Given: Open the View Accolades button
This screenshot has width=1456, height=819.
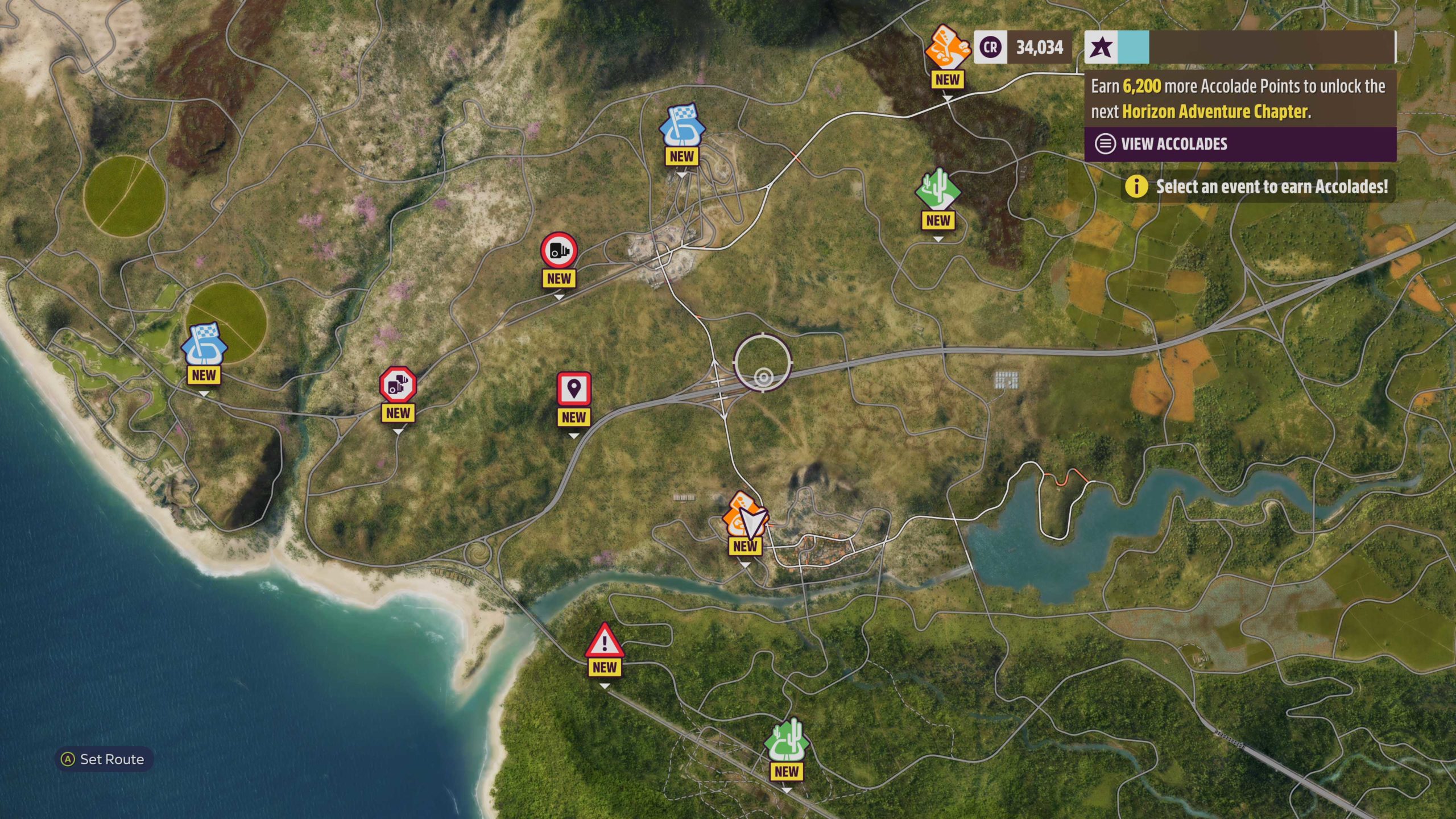Looking at the screenshot, I should click(1240, 144).
